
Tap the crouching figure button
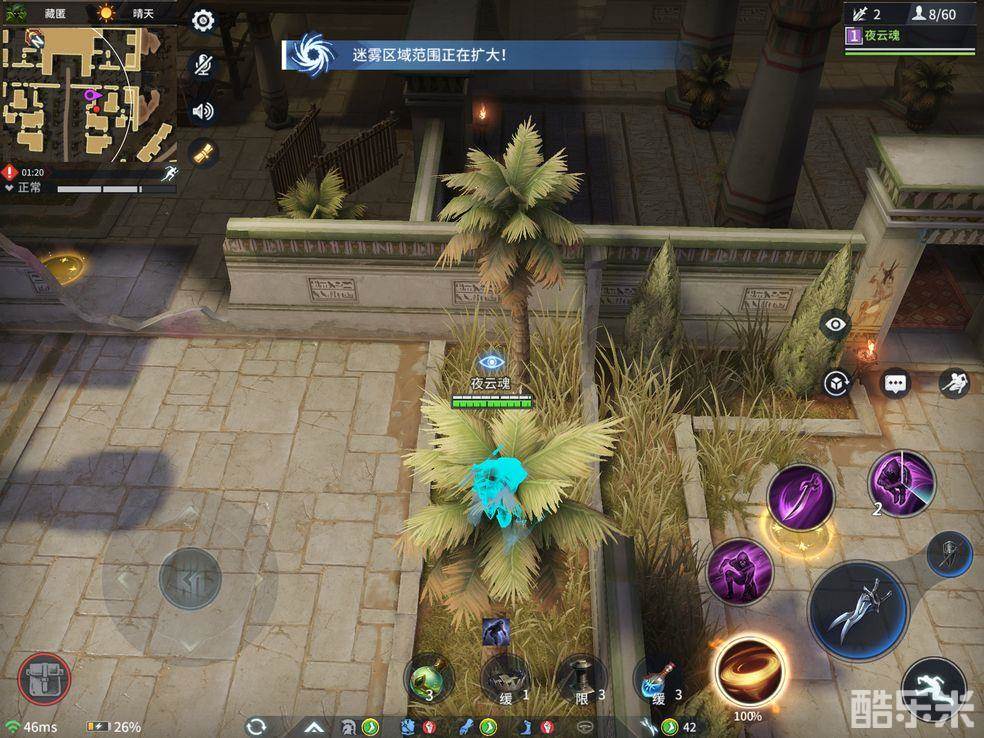click(954, 383)
